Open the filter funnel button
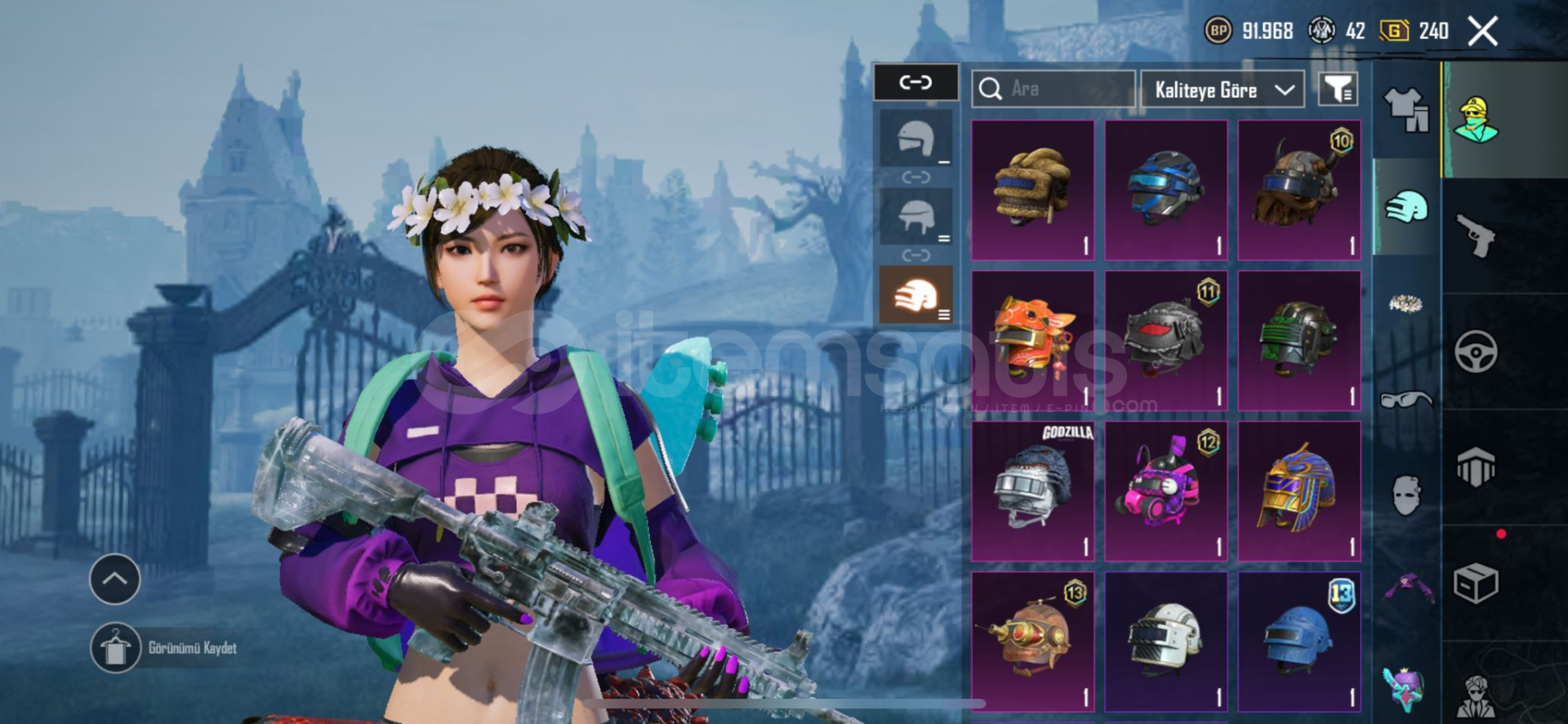The image size is (1568, 724). click(x=1338, y=89)
